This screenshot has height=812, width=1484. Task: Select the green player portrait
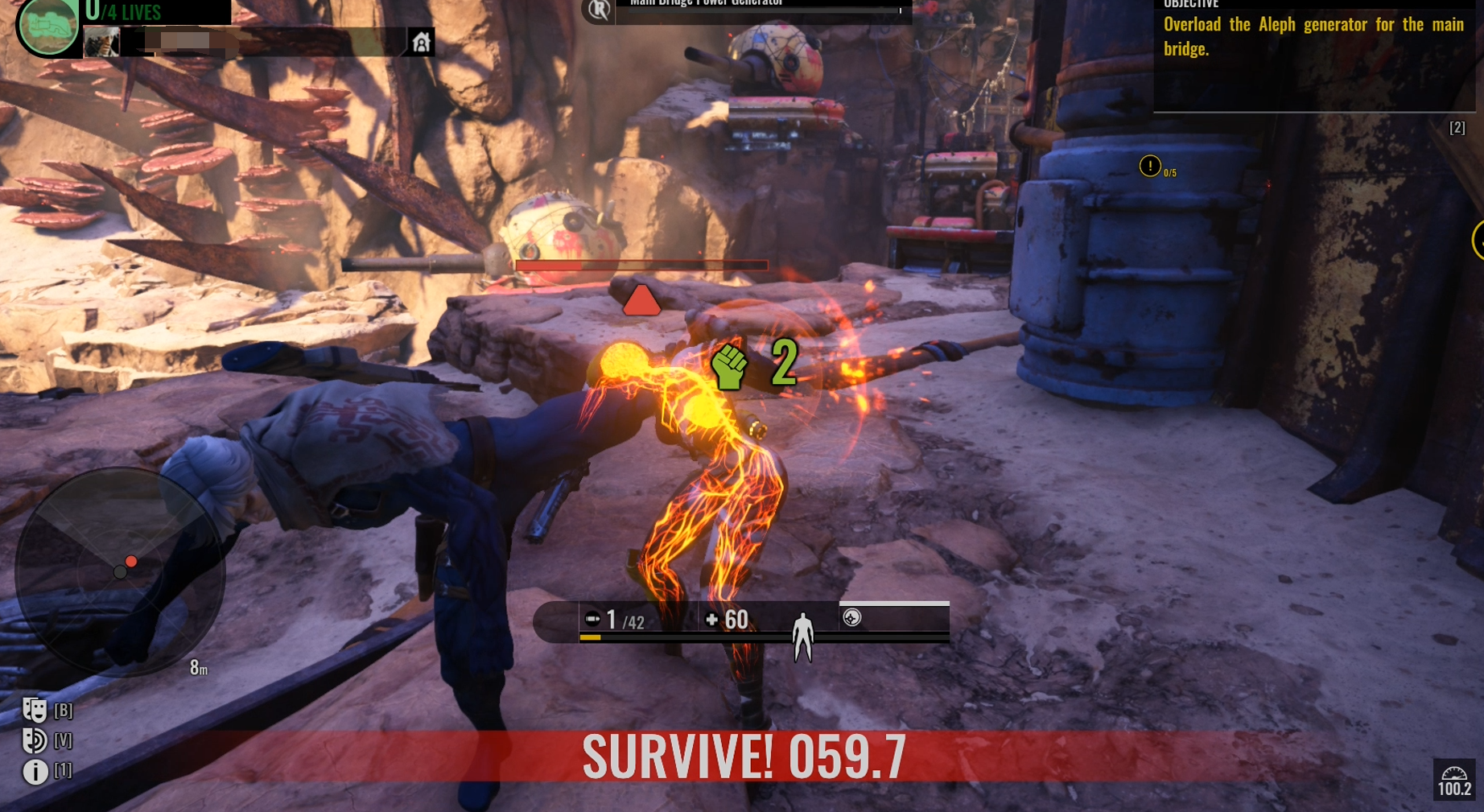[48, 27]
